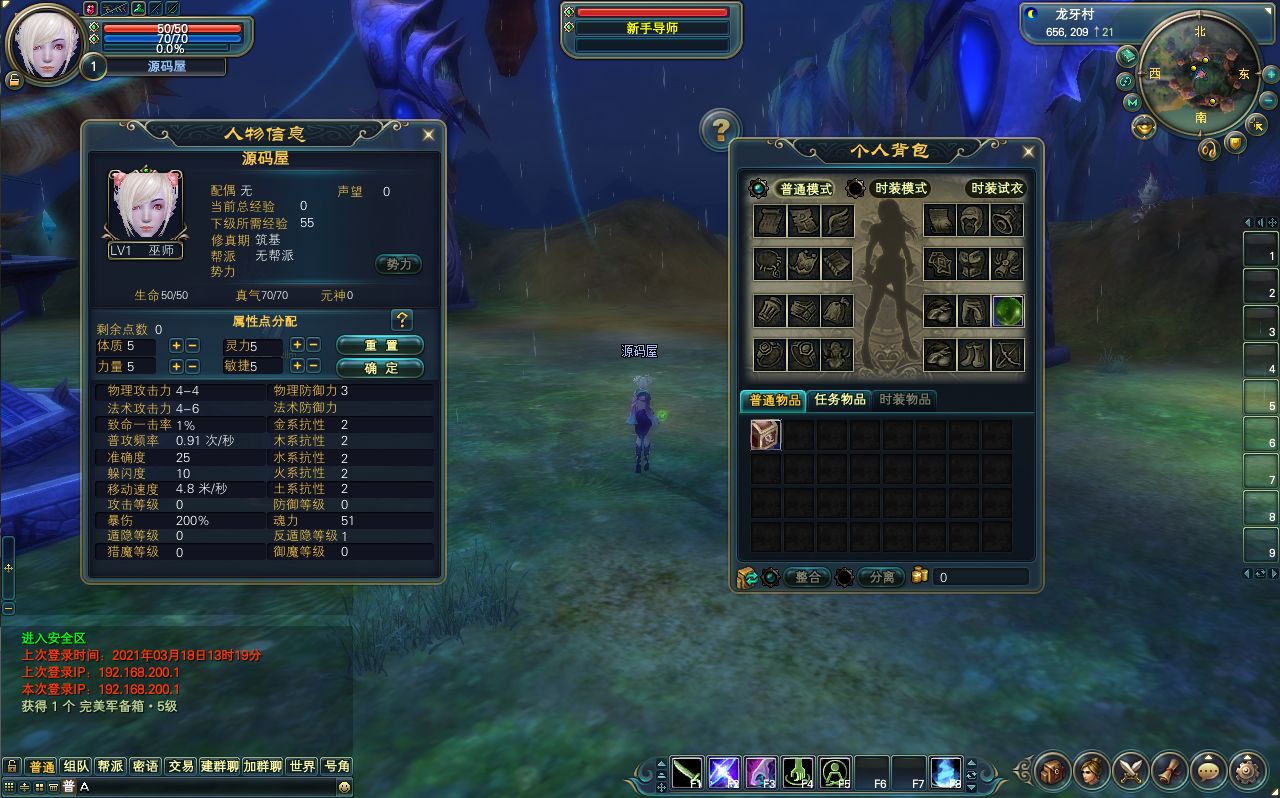Decrease 灵力 with the minus button

click(x=313, y=345)
